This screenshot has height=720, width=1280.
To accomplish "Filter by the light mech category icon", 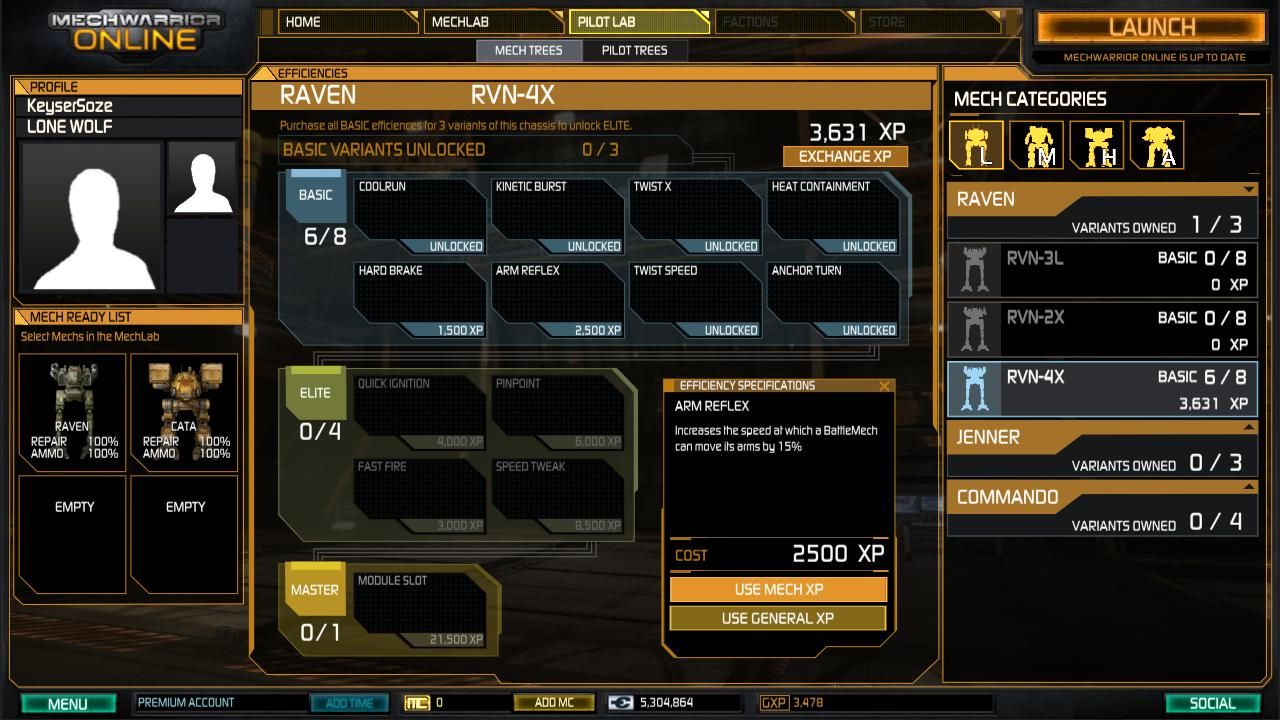I will (976, 146).
